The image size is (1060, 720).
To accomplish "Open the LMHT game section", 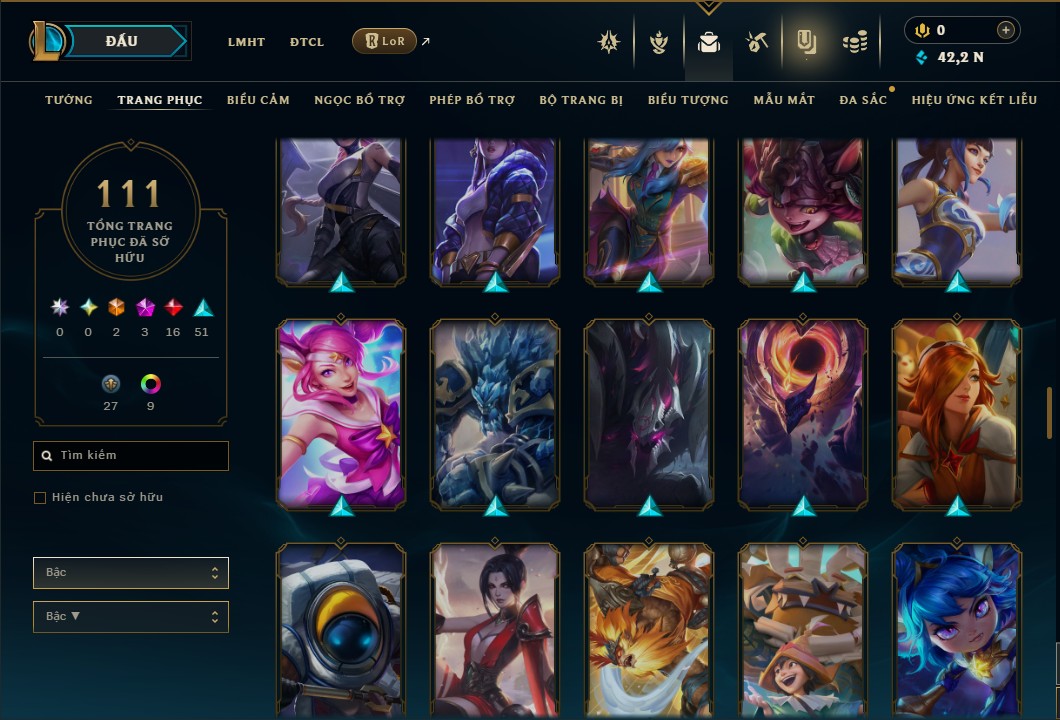I will (x=246, y=42).
